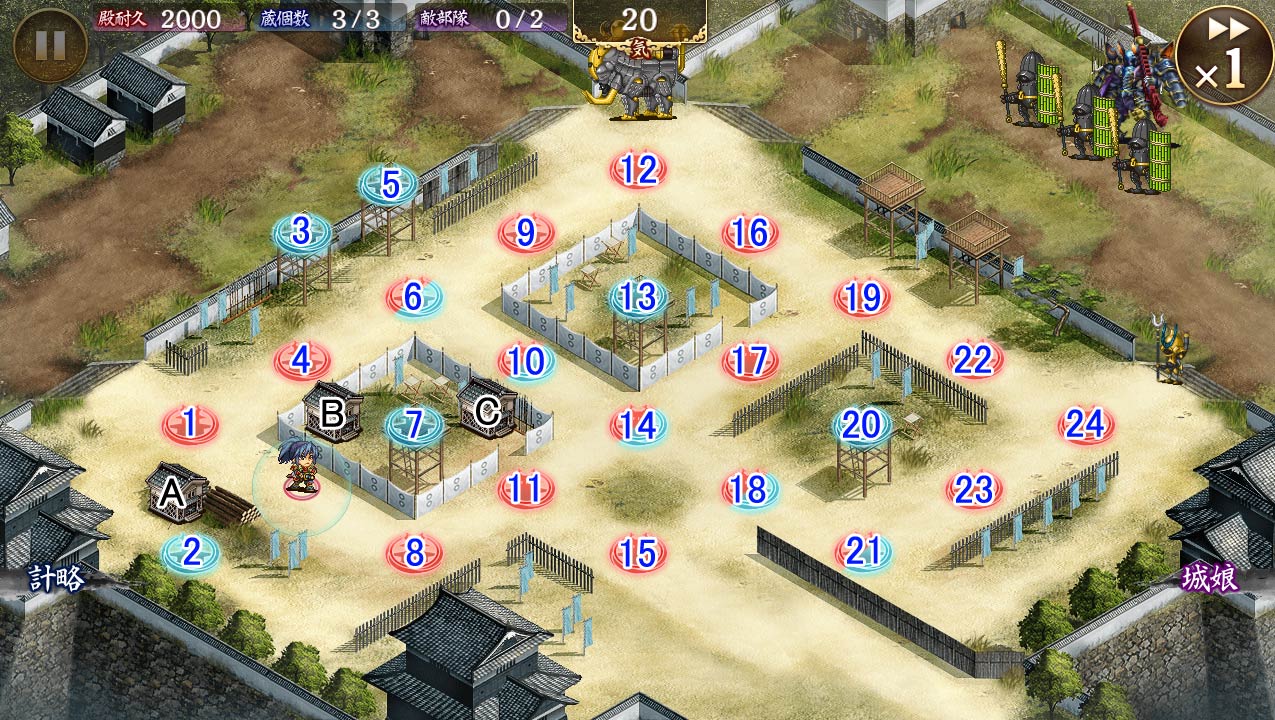Select deployment tile number 19
The width and height of the screenshot is (1275, 720).
[862, 297]
